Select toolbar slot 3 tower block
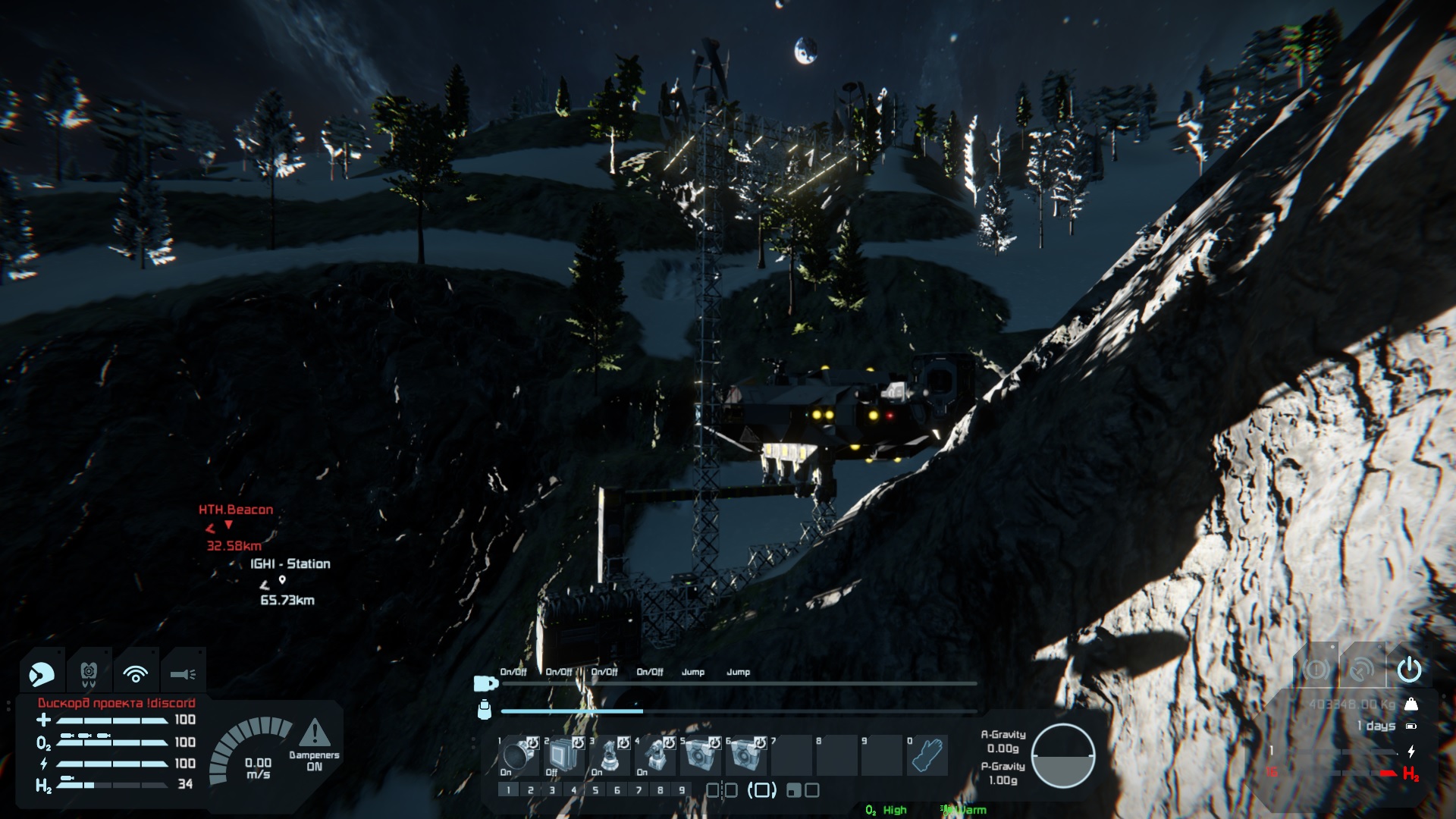 point(609,755)
